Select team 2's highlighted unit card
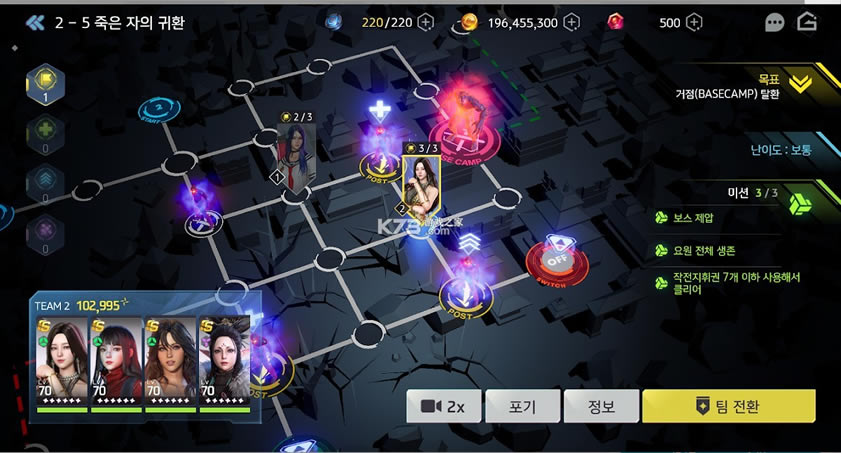Image resolution: width=841 pixels, height=453 pixels. [419, 184]
